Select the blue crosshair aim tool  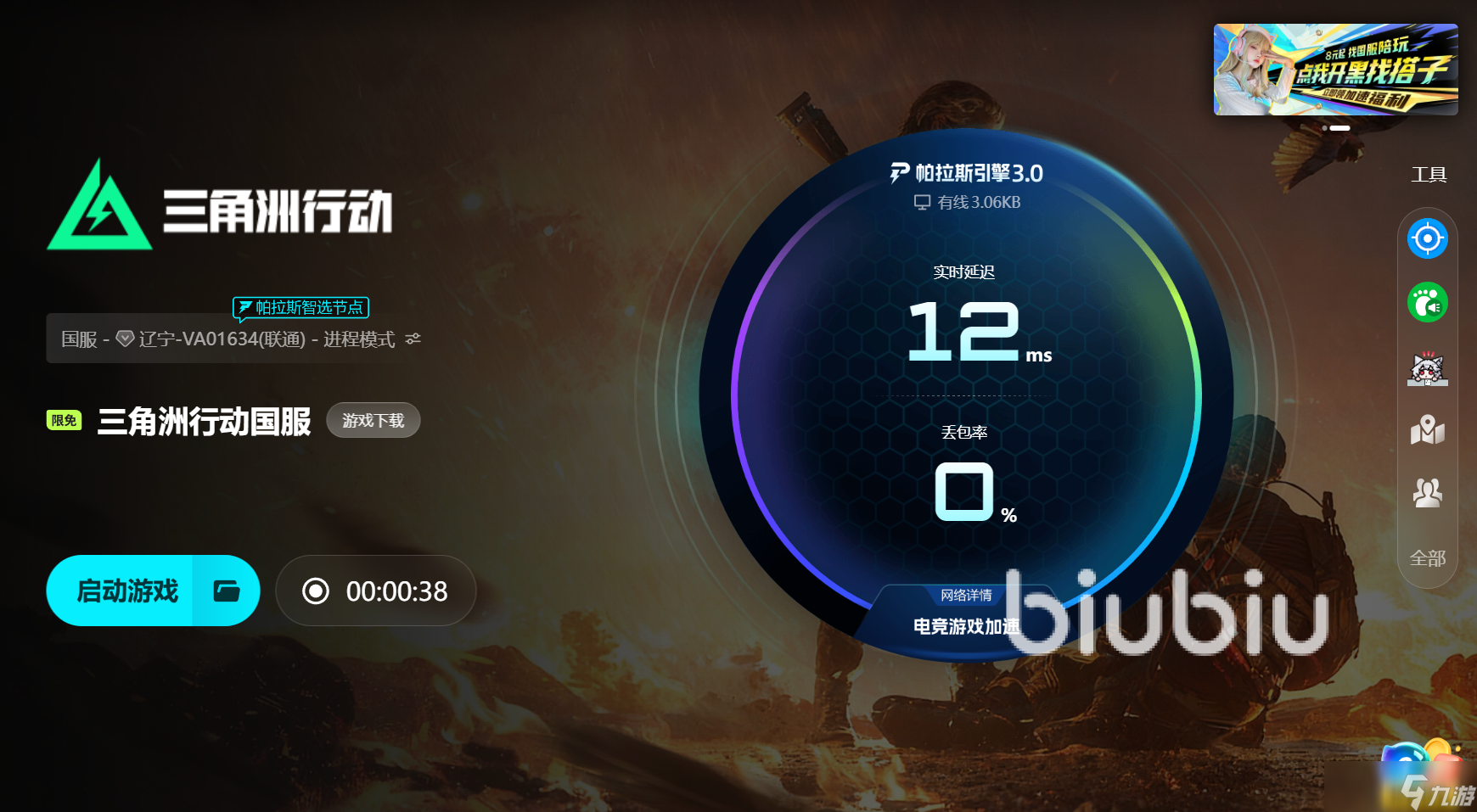coord(1429,239)
